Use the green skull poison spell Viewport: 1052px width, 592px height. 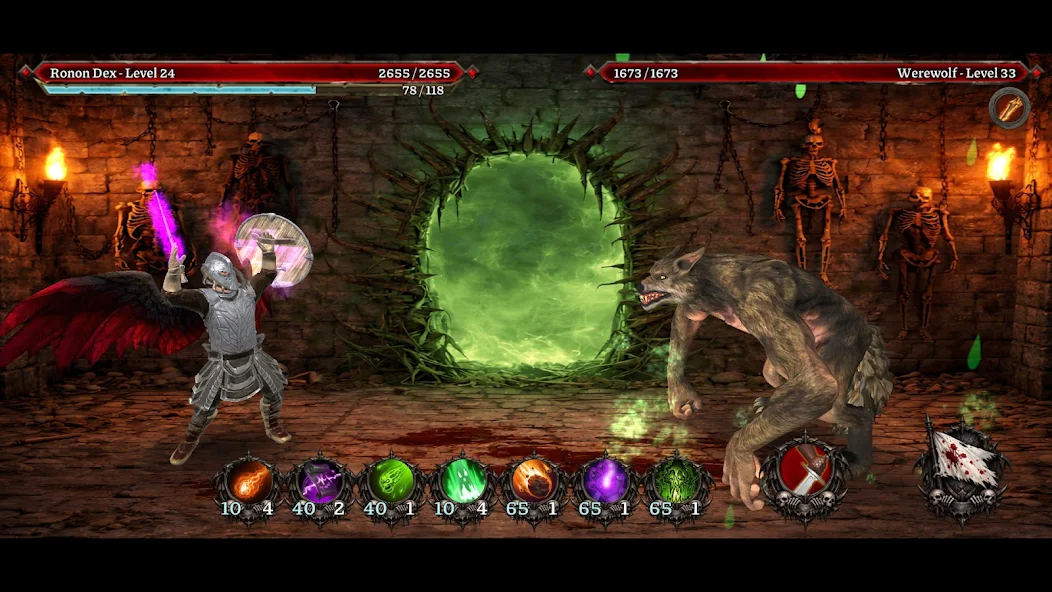click(391, 481)
